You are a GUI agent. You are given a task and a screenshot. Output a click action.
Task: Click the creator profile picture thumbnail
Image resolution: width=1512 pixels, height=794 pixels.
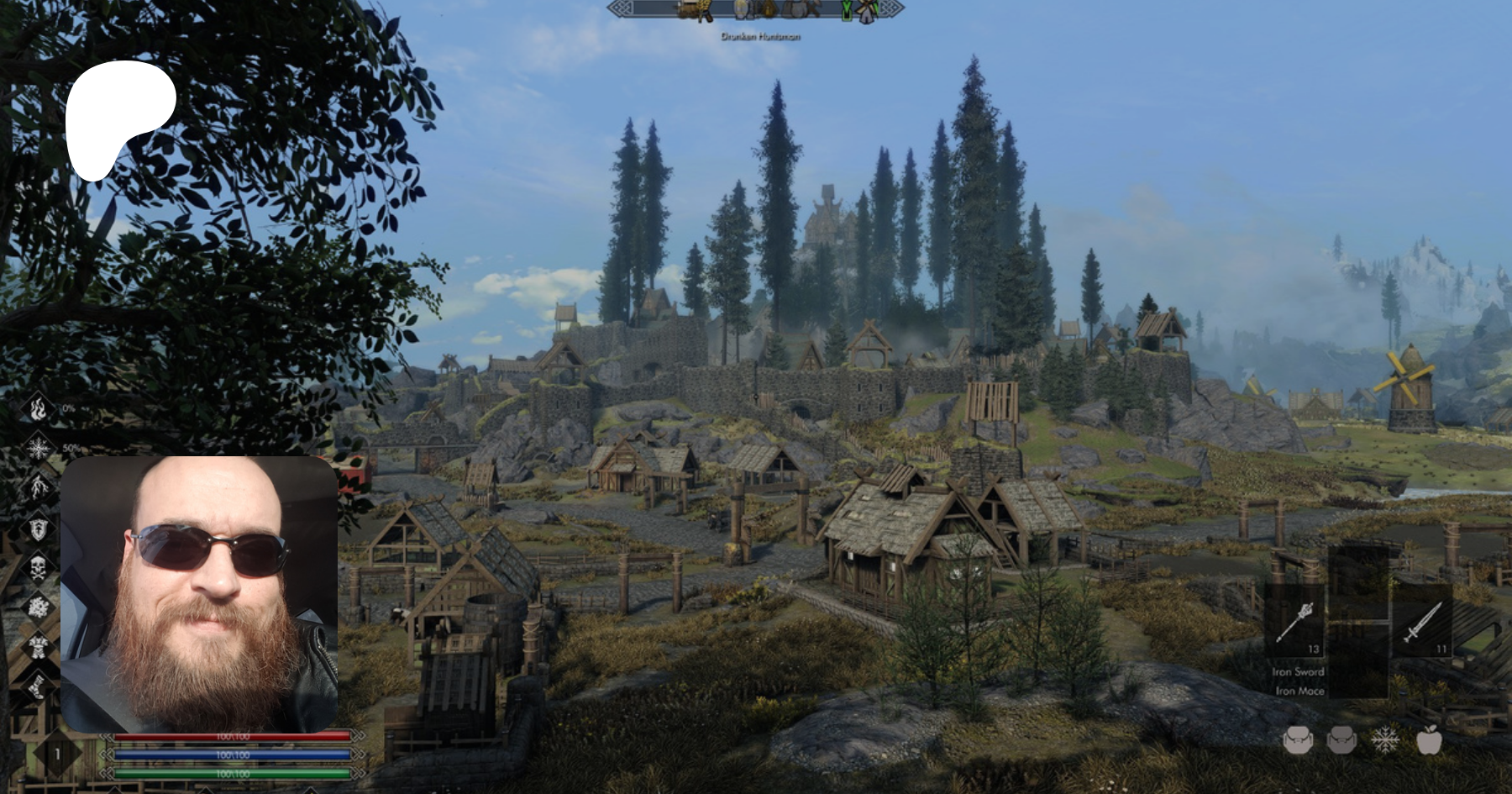pos(199,594)
